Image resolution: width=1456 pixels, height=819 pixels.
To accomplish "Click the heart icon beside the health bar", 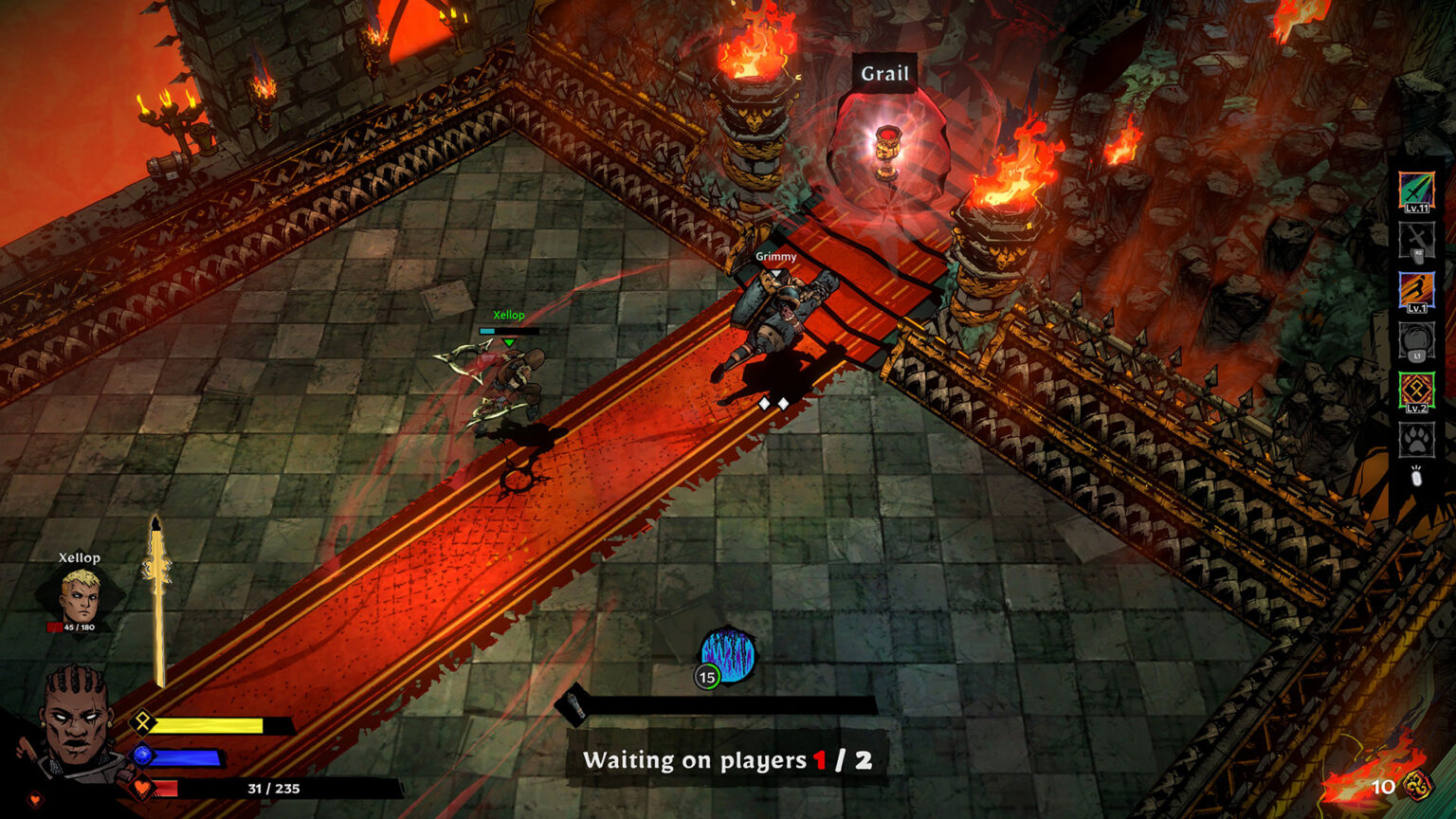I will pyautogui.click(x=142, y=787).
